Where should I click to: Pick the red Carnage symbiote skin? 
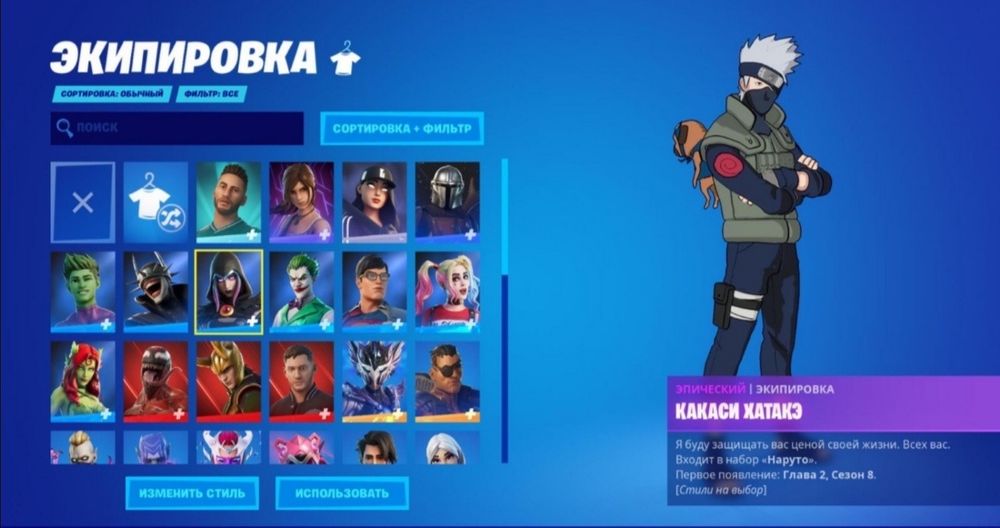click(155, 380)
